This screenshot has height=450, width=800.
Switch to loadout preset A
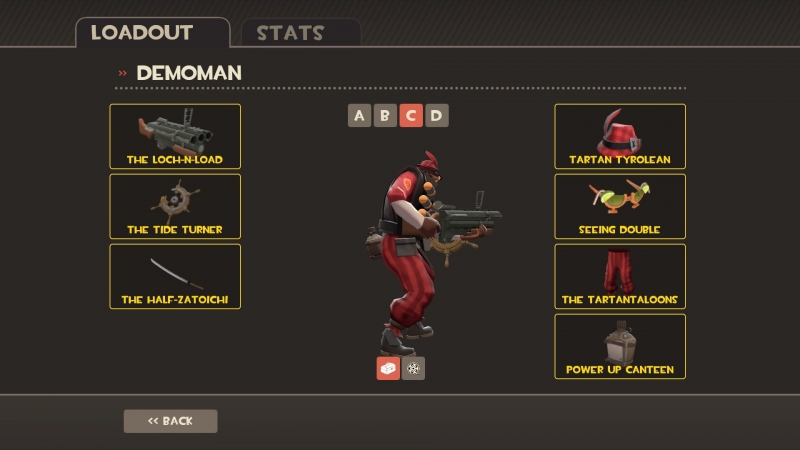click(x=360, y=115)
